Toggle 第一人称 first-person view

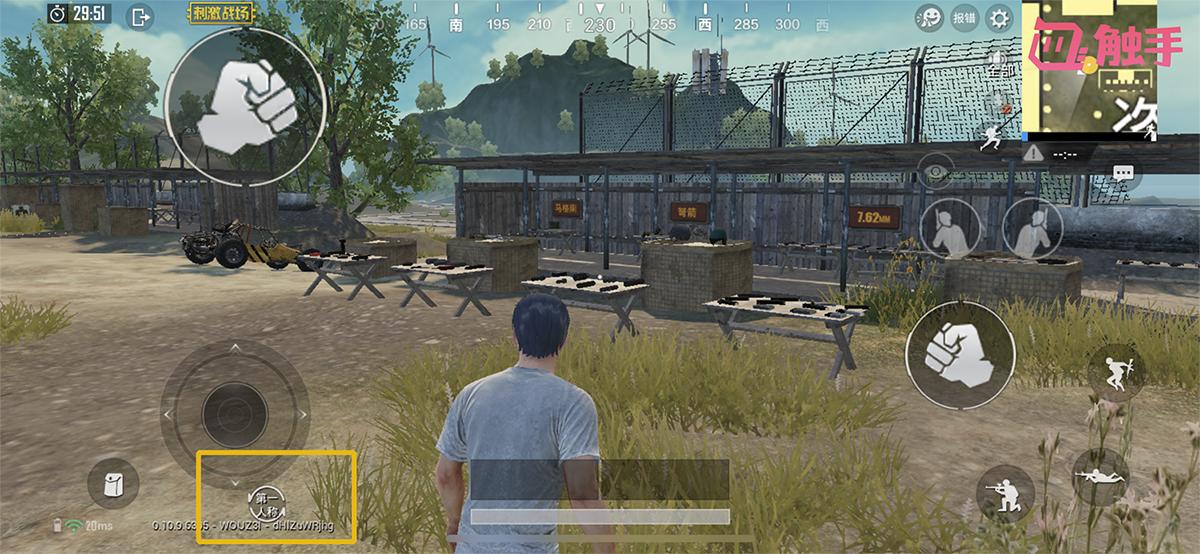(266, 500)
